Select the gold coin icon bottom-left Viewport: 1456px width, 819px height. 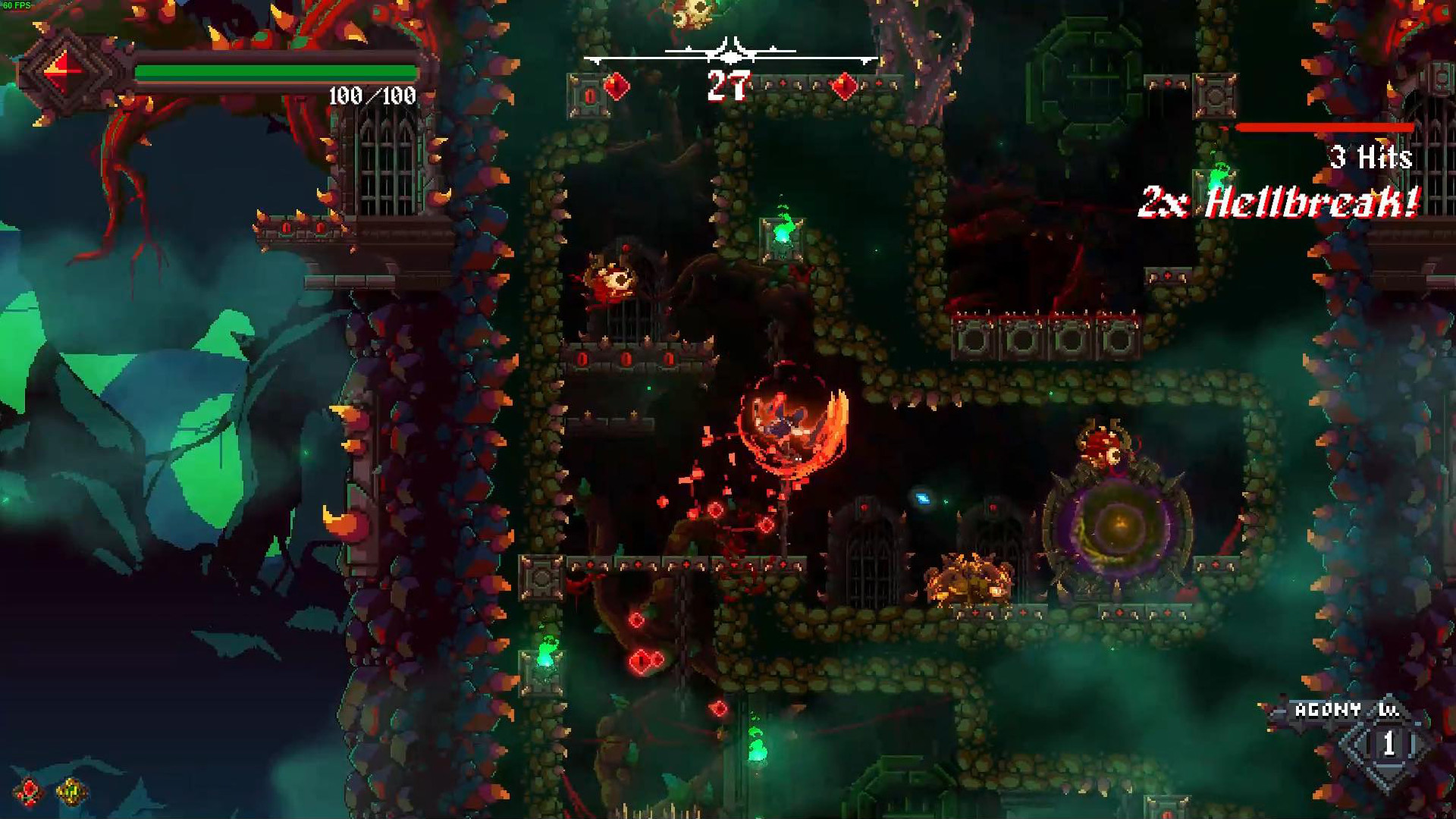[x=69, y=791]
